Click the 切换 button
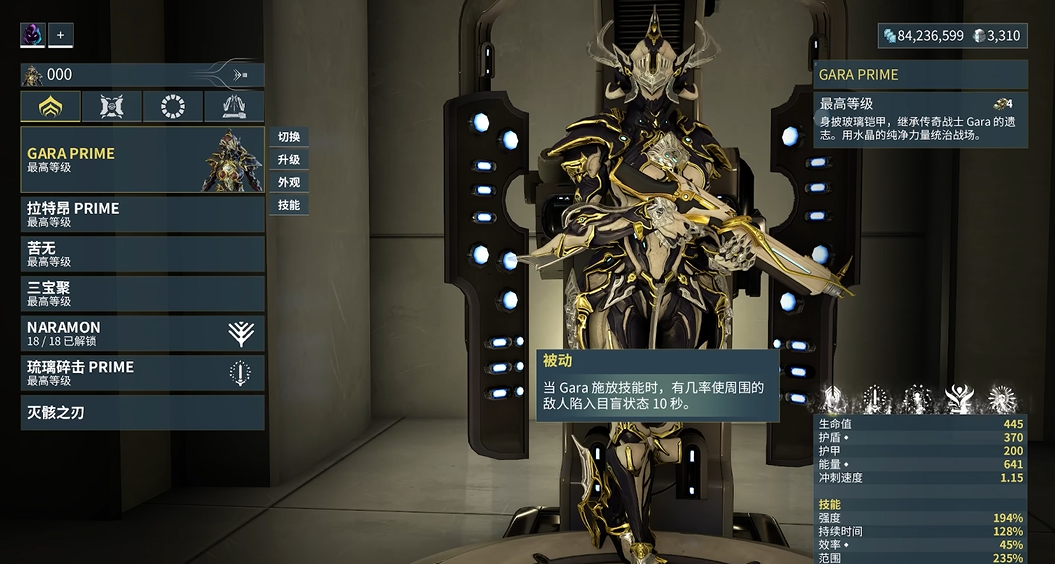Viewport: 1055px width, 564px height. point(289,137)
